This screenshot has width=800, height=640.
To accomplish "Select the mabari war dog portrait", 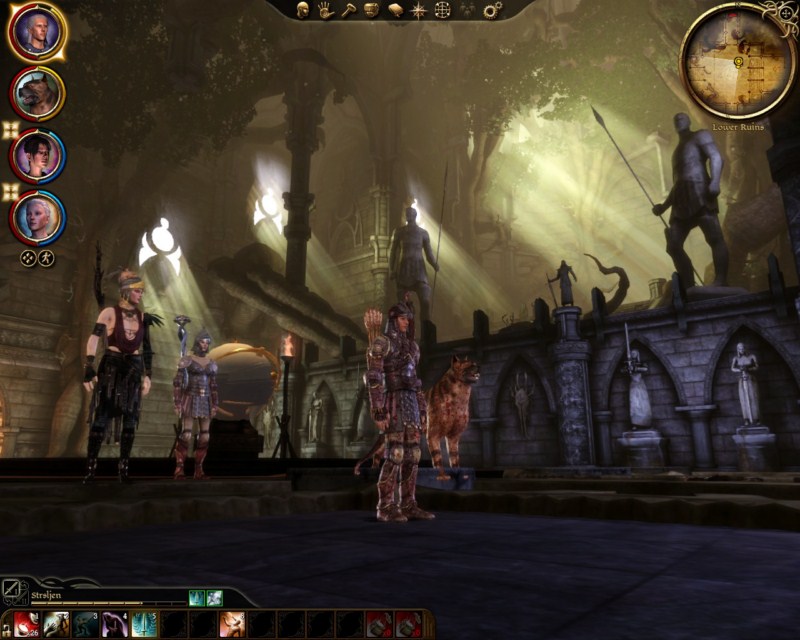I will (x=37, y=93).
